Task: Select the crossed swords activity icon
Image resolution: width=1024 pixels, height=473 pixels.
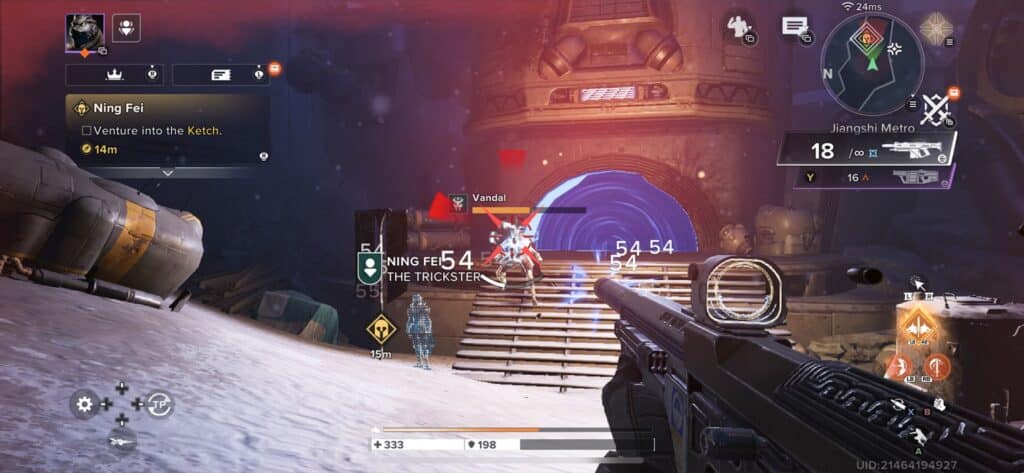Action: coord(935,108)
